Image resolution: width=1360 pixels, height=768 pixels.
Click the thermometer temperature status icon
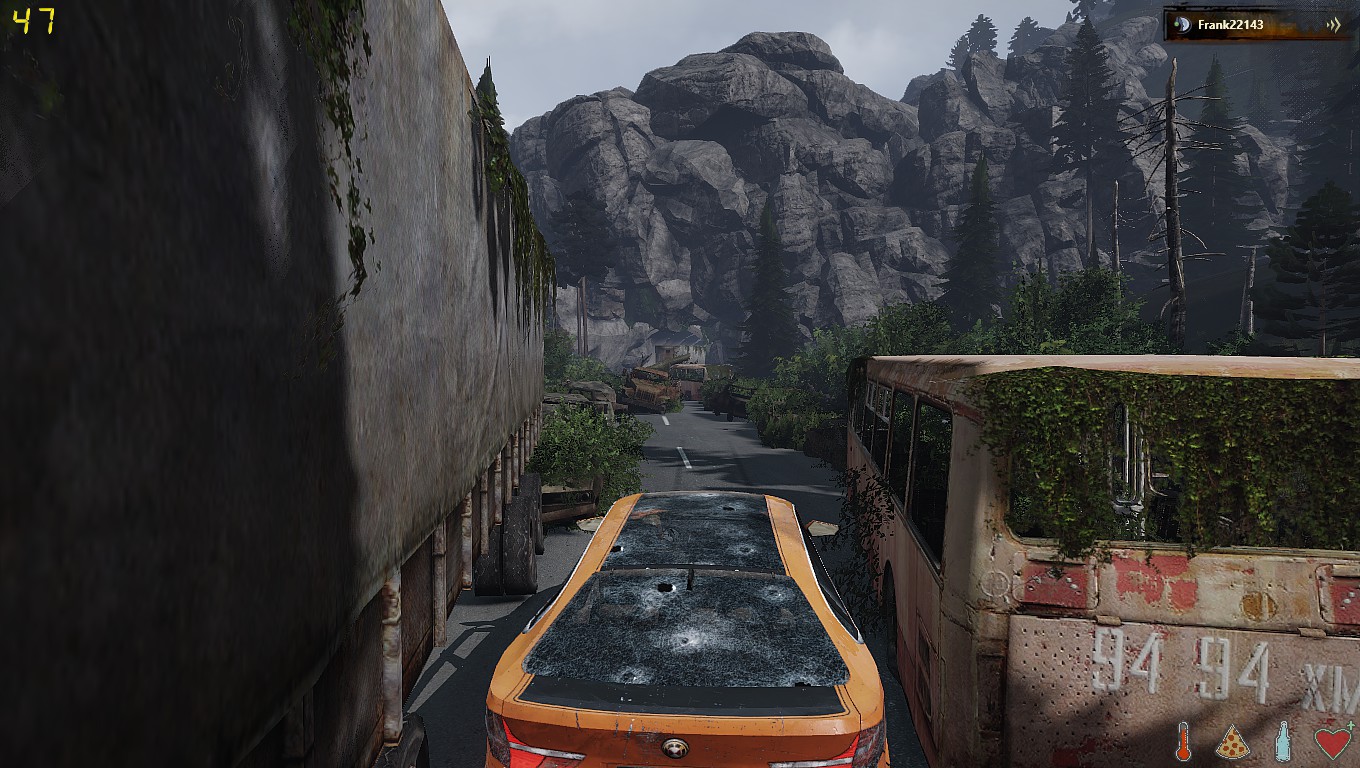[x=1184, y=741]
